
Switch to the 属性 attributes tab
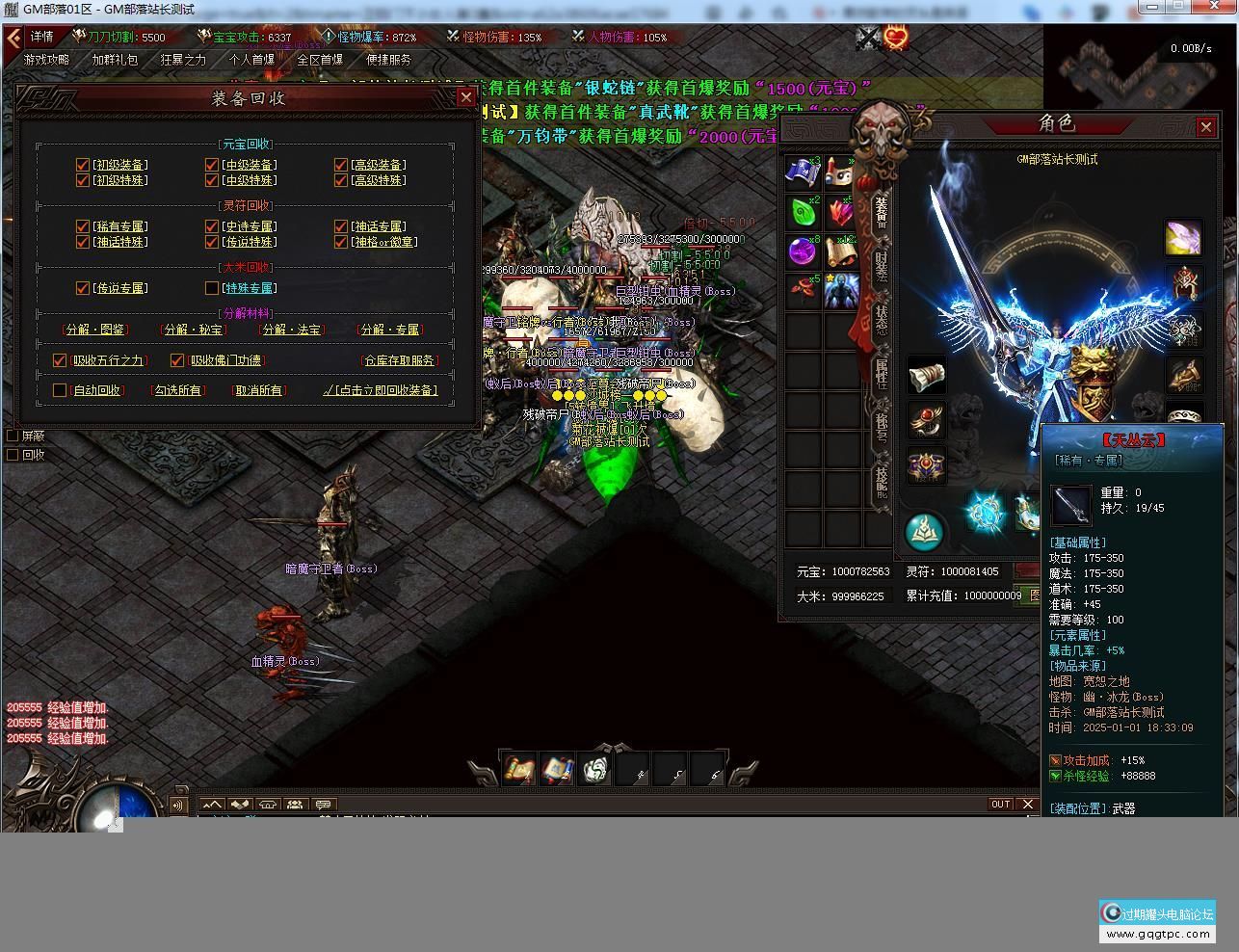click(882, 372)
